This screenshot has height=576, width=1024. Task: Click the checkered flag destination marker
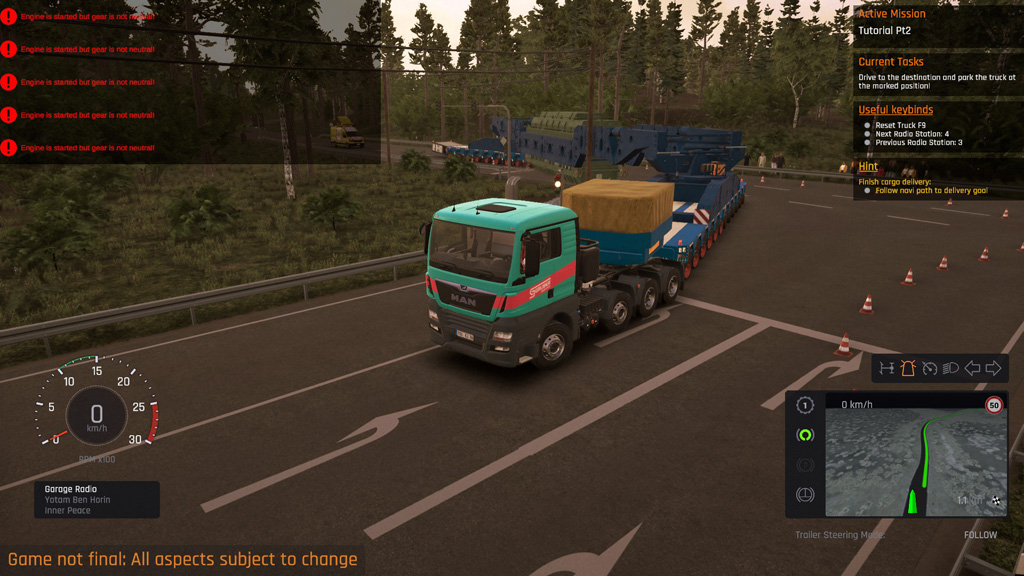(x=995, y=500)
